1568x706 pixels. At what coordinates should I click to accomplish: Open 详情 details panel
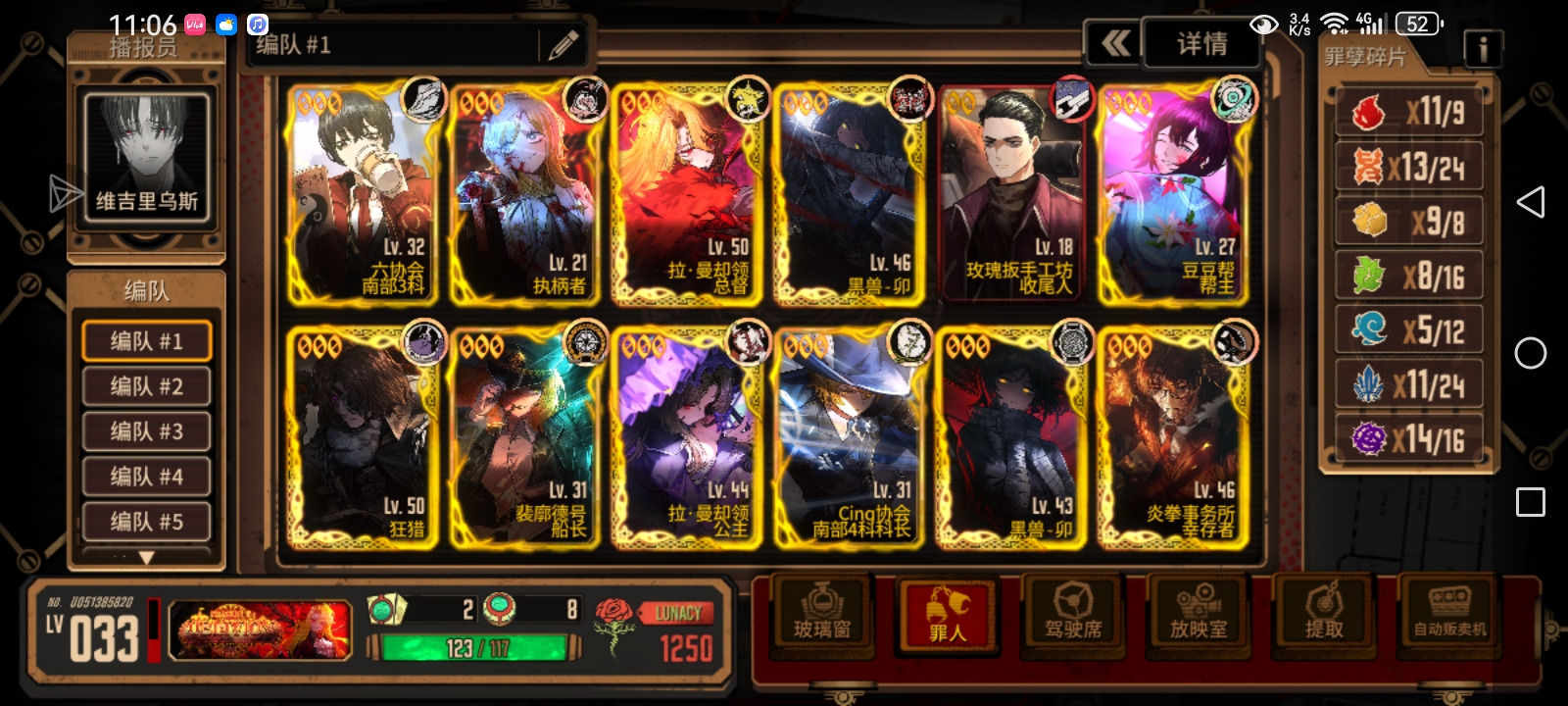(1201, 44)
